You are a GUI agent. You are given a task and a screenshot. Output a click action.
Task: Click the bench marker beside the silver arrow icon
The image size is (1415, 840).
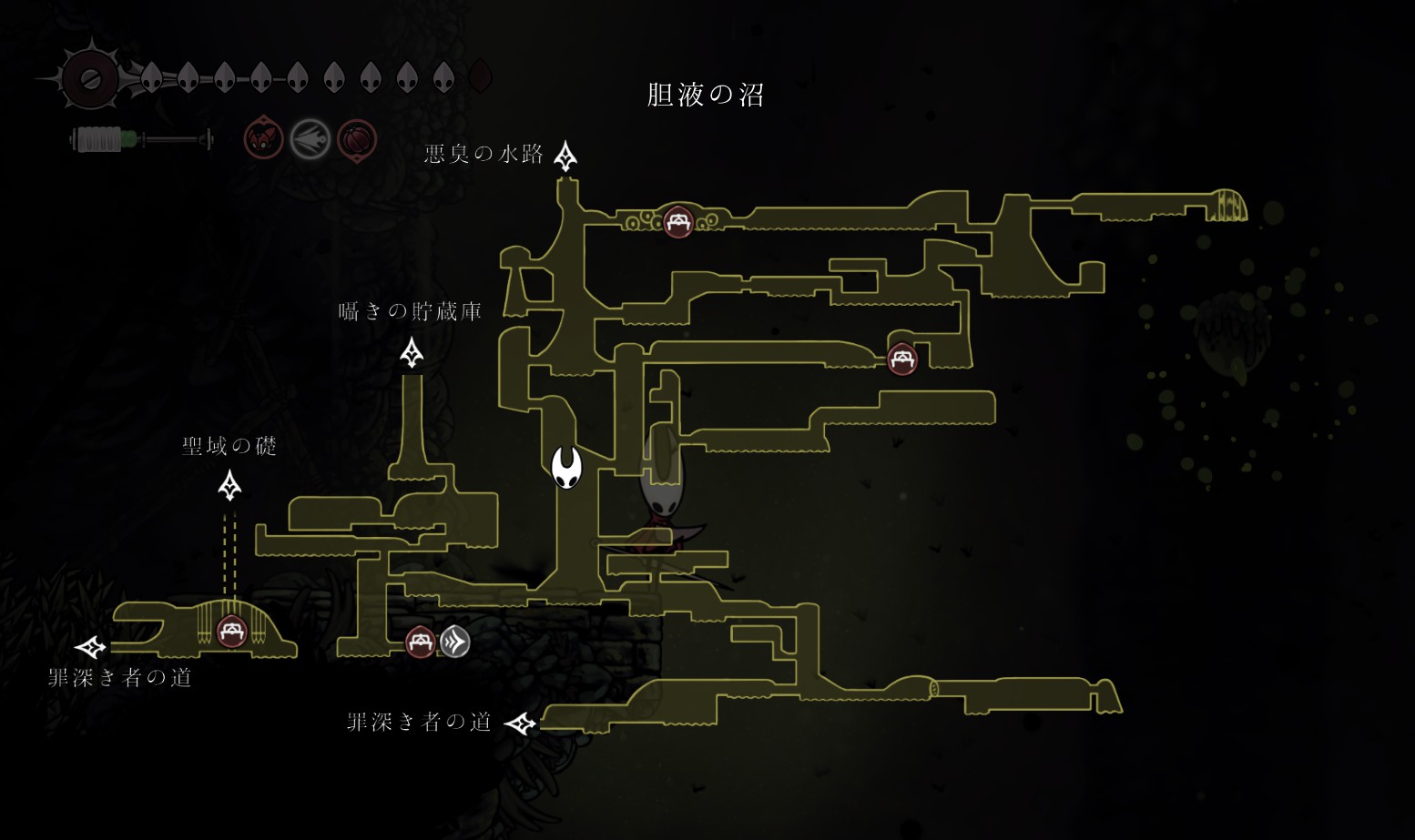pyautogui.click(x=420, y=642)
